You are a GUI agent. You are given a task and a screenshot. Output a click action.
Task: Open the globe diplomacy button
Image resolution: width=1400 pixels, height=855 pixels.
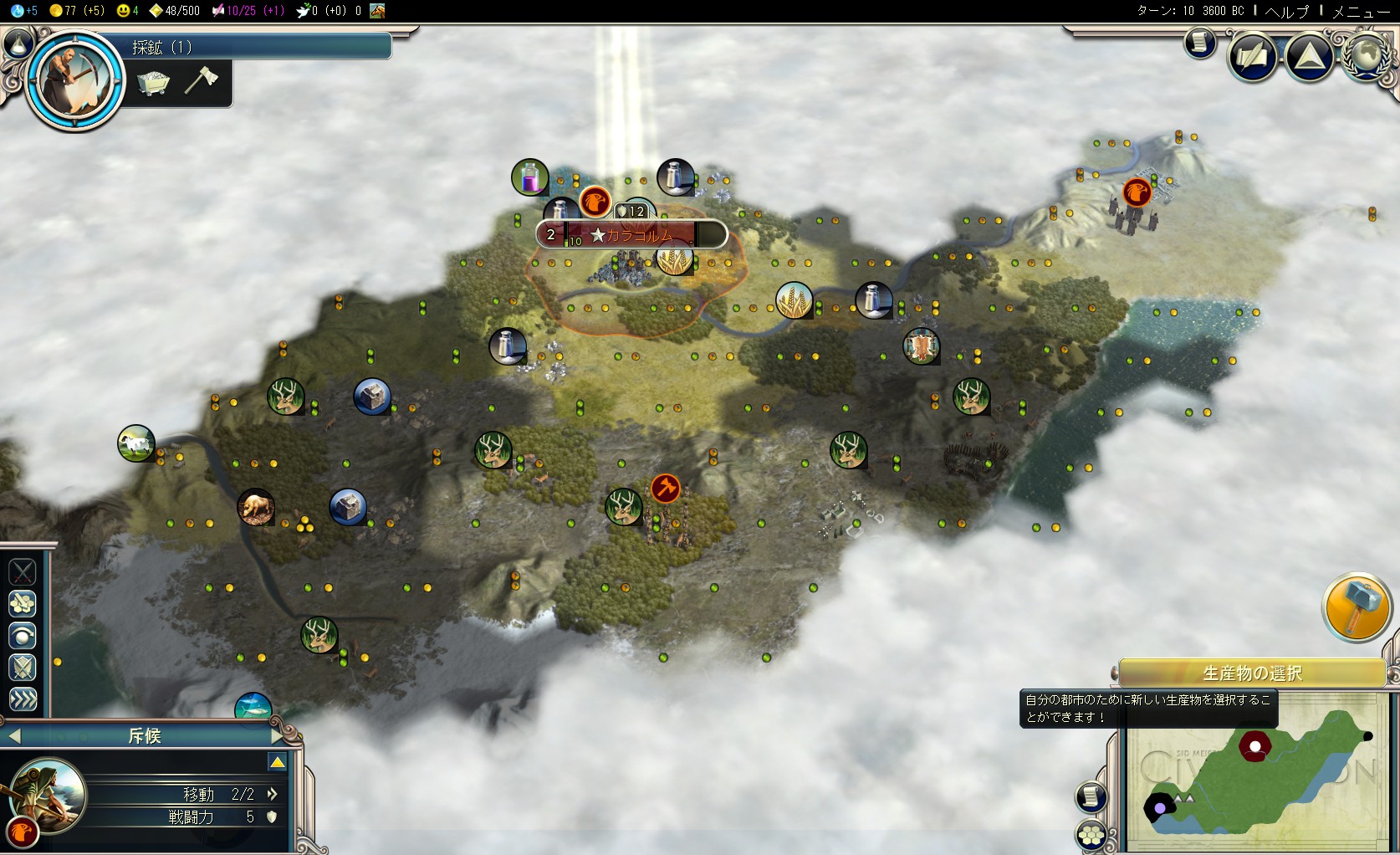point(1367,57)
